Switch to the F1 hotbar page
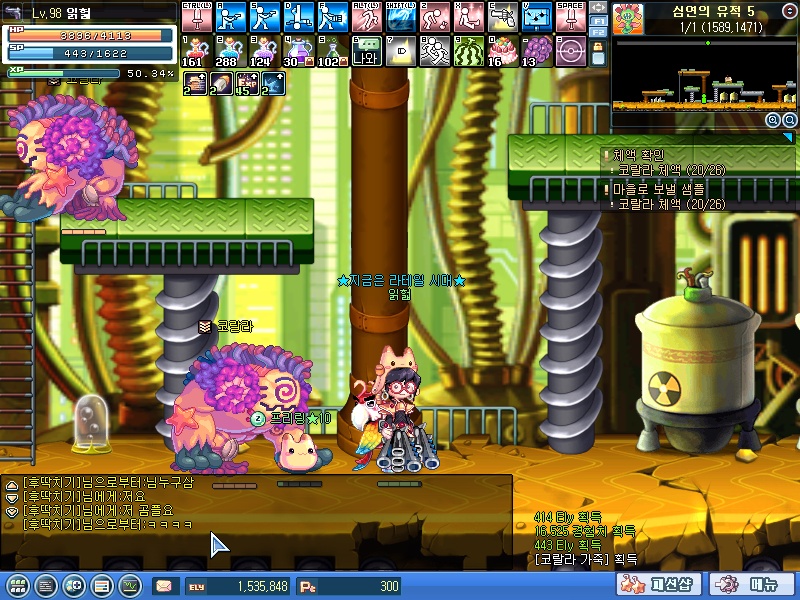This screenshot has width=800, height=600. pos(597,20)
